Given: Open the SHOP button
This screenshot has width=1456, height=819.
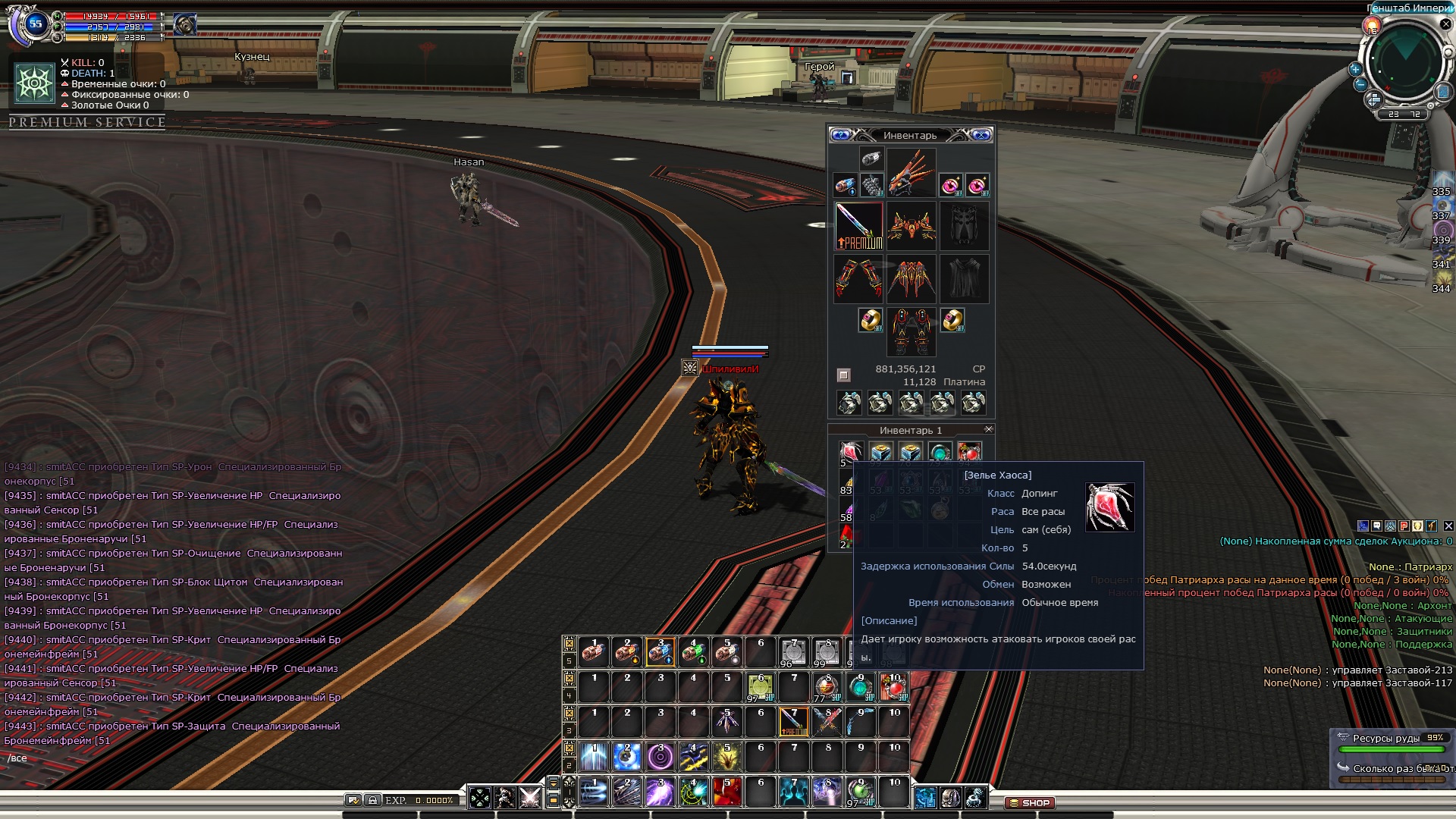Looking at the screenshot, I should coord(1031,802).
